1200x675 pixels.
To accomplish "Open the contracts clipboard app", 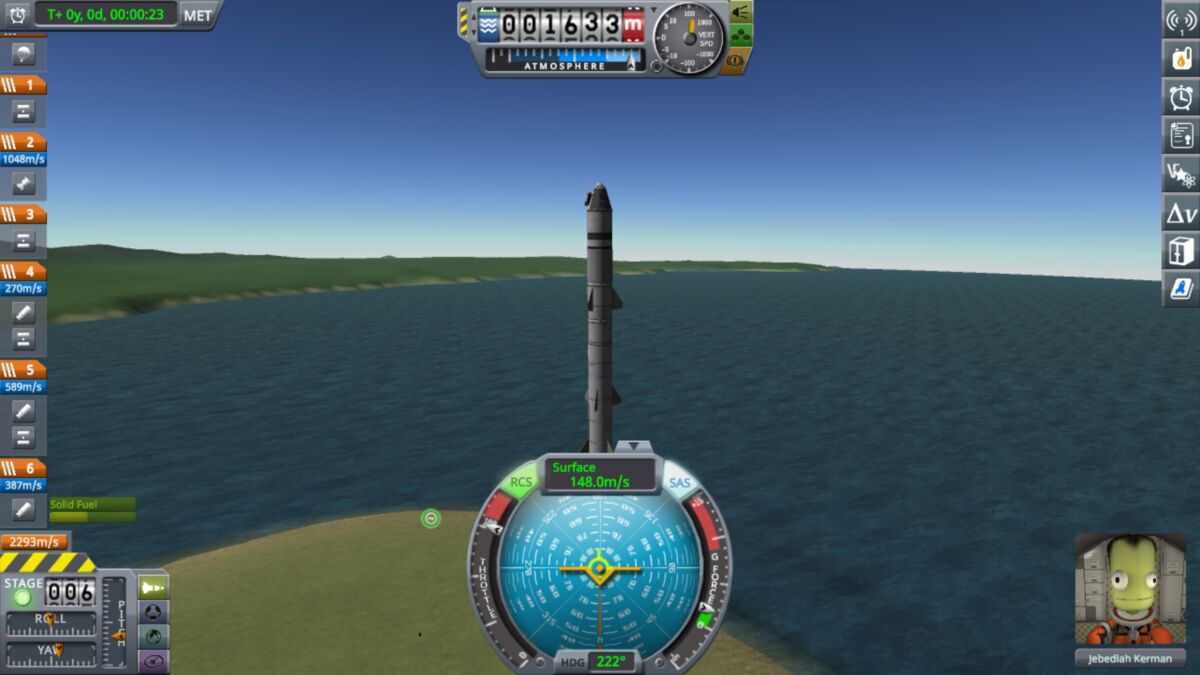I will pyautogui.click(x=1181, y=135).
